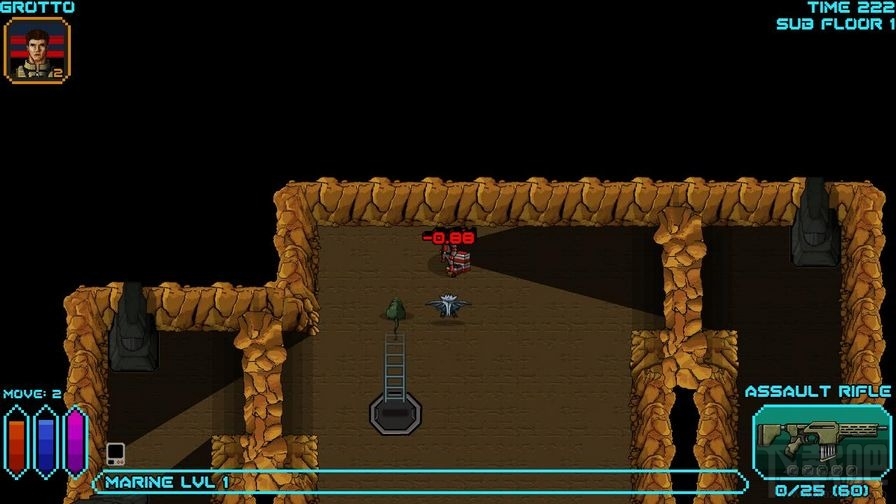Click the marine character portrait

coord(37,50)
